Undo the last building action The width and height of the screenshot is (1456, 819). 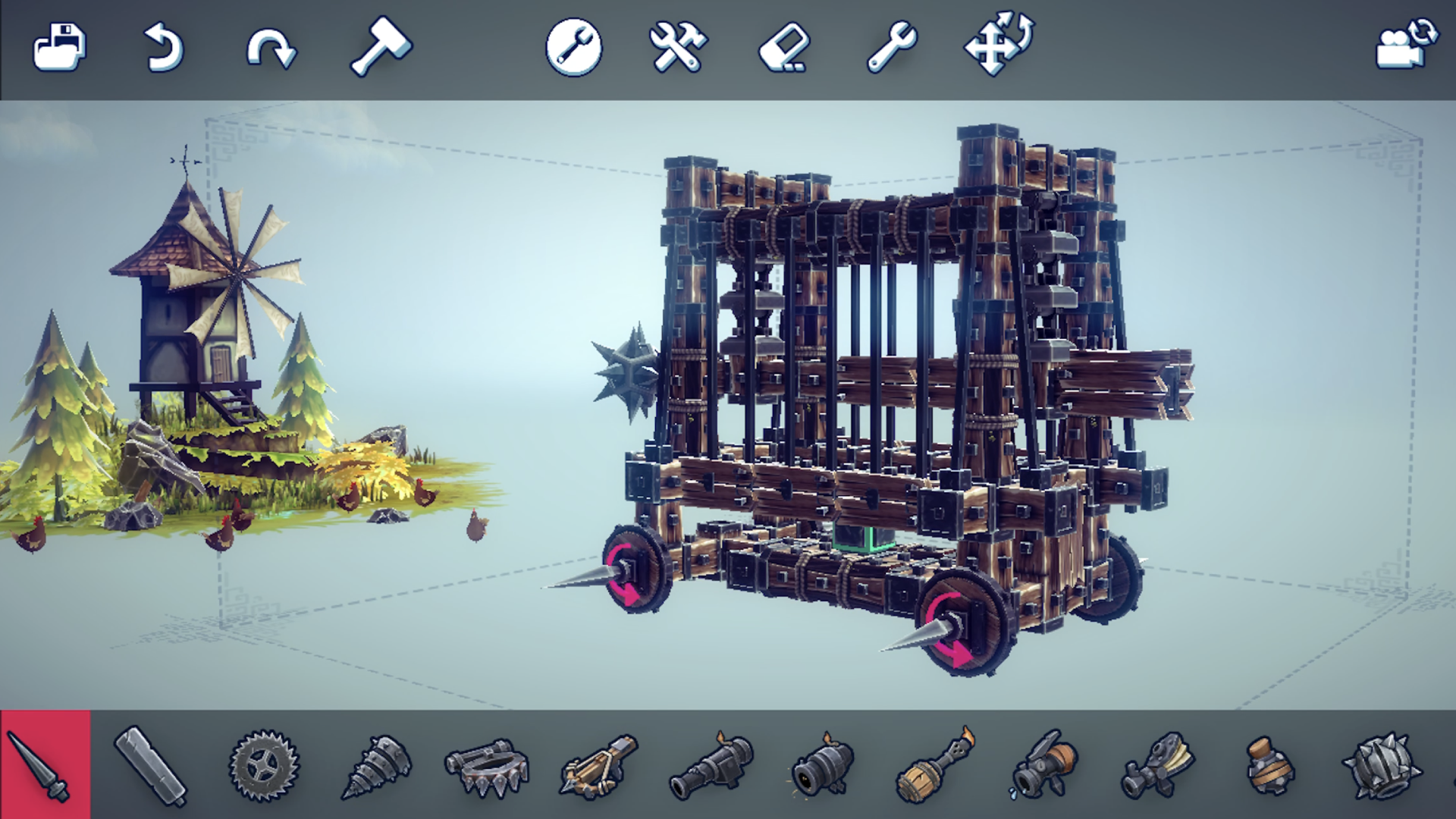(164, 47)
